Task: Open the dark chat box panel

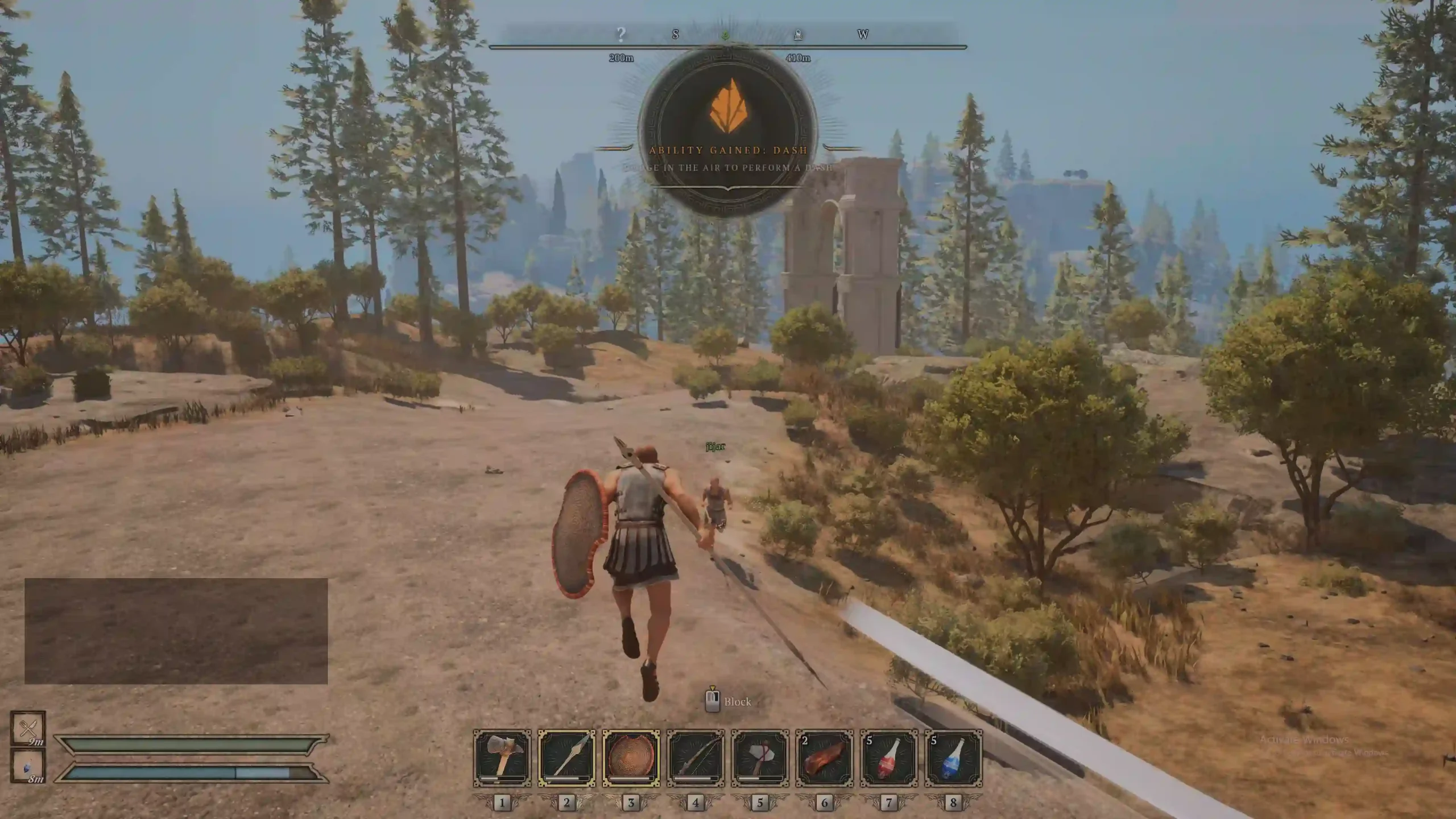Action: pyautogui.click(x=176, y=631)
